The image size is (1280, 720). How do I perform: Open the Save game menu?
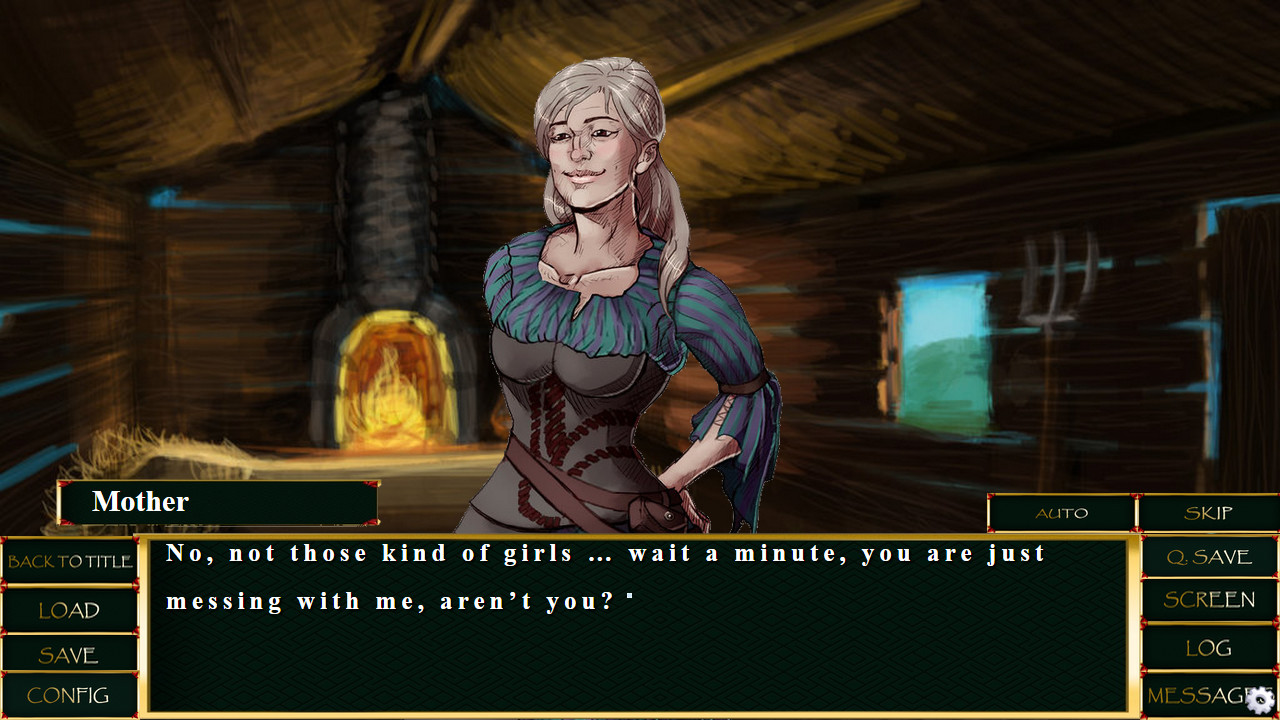point(69,655)
